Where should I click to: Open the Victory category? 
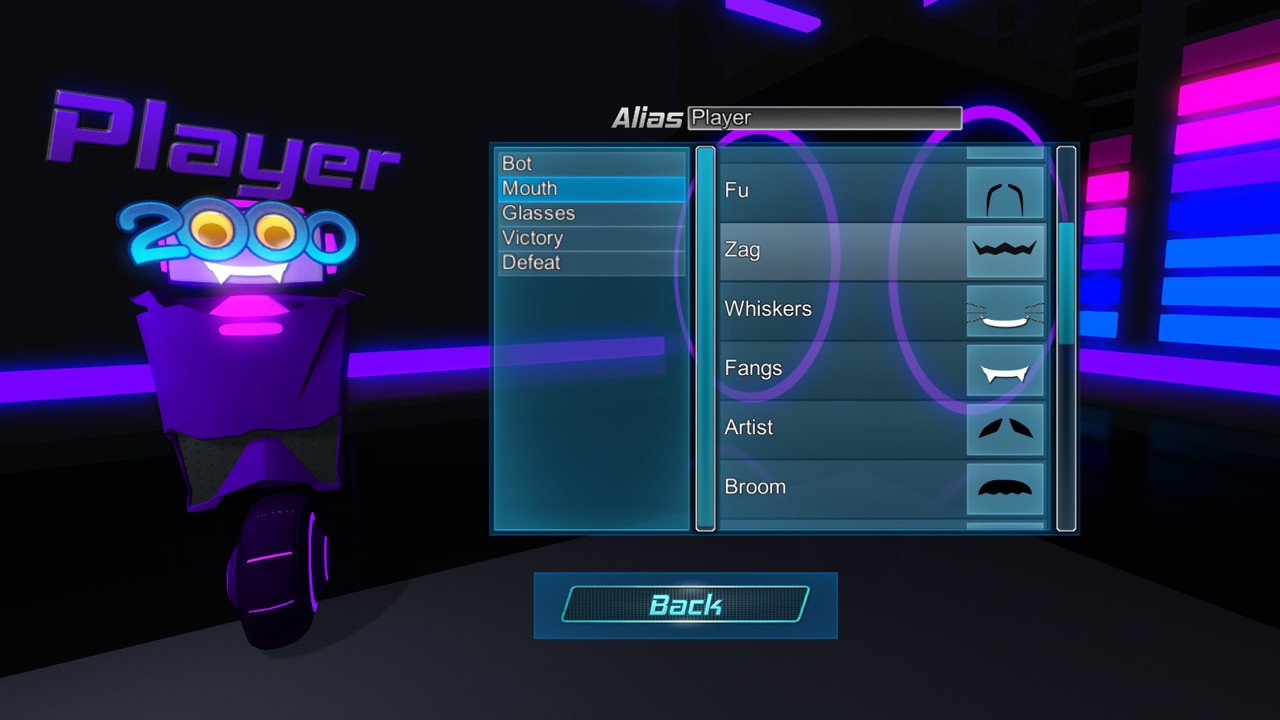point(590,237)
